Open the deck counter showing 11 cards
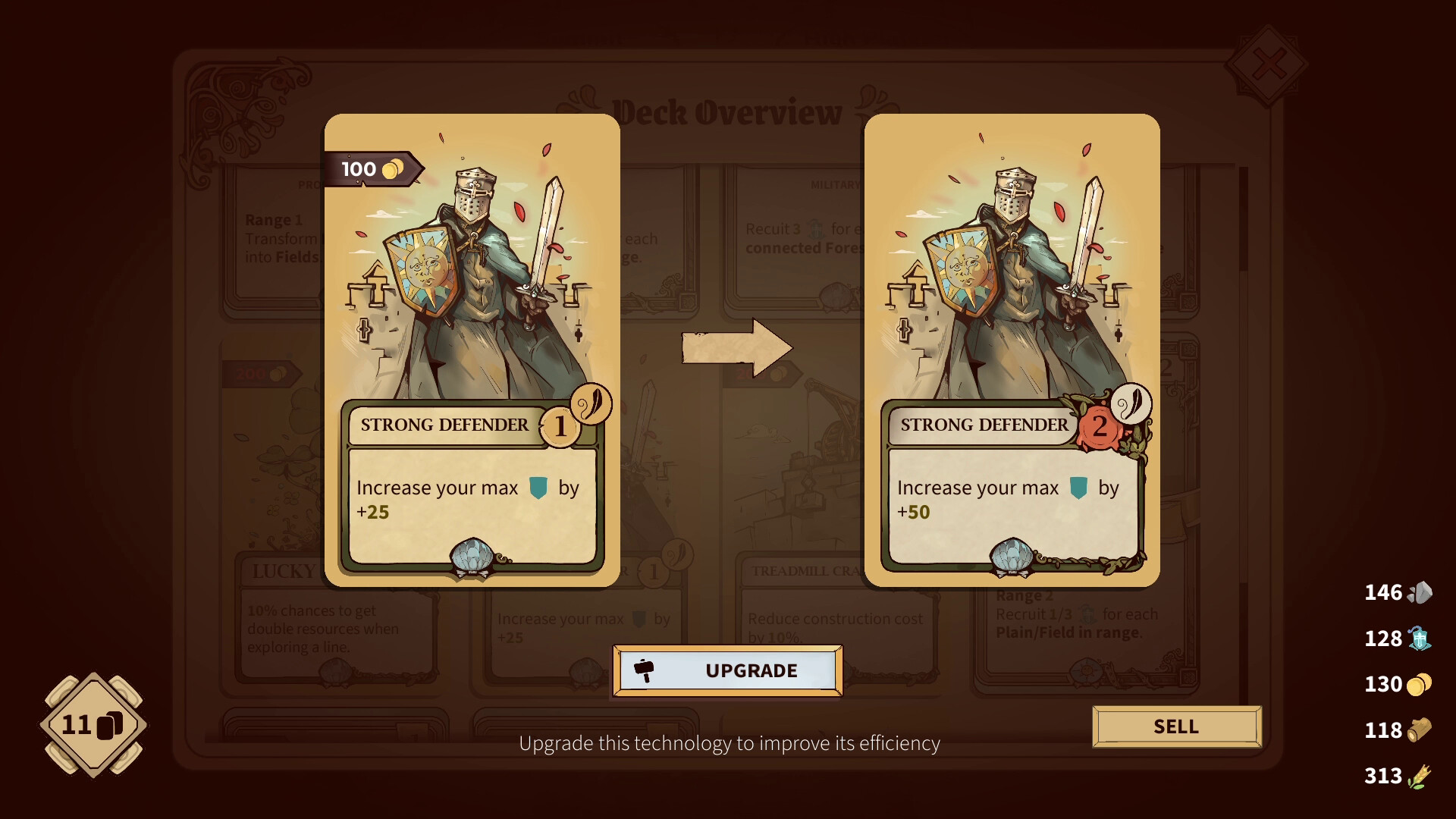Image resolution: width=1456 pixels, height=819 pixels. (x=93, y=725)
